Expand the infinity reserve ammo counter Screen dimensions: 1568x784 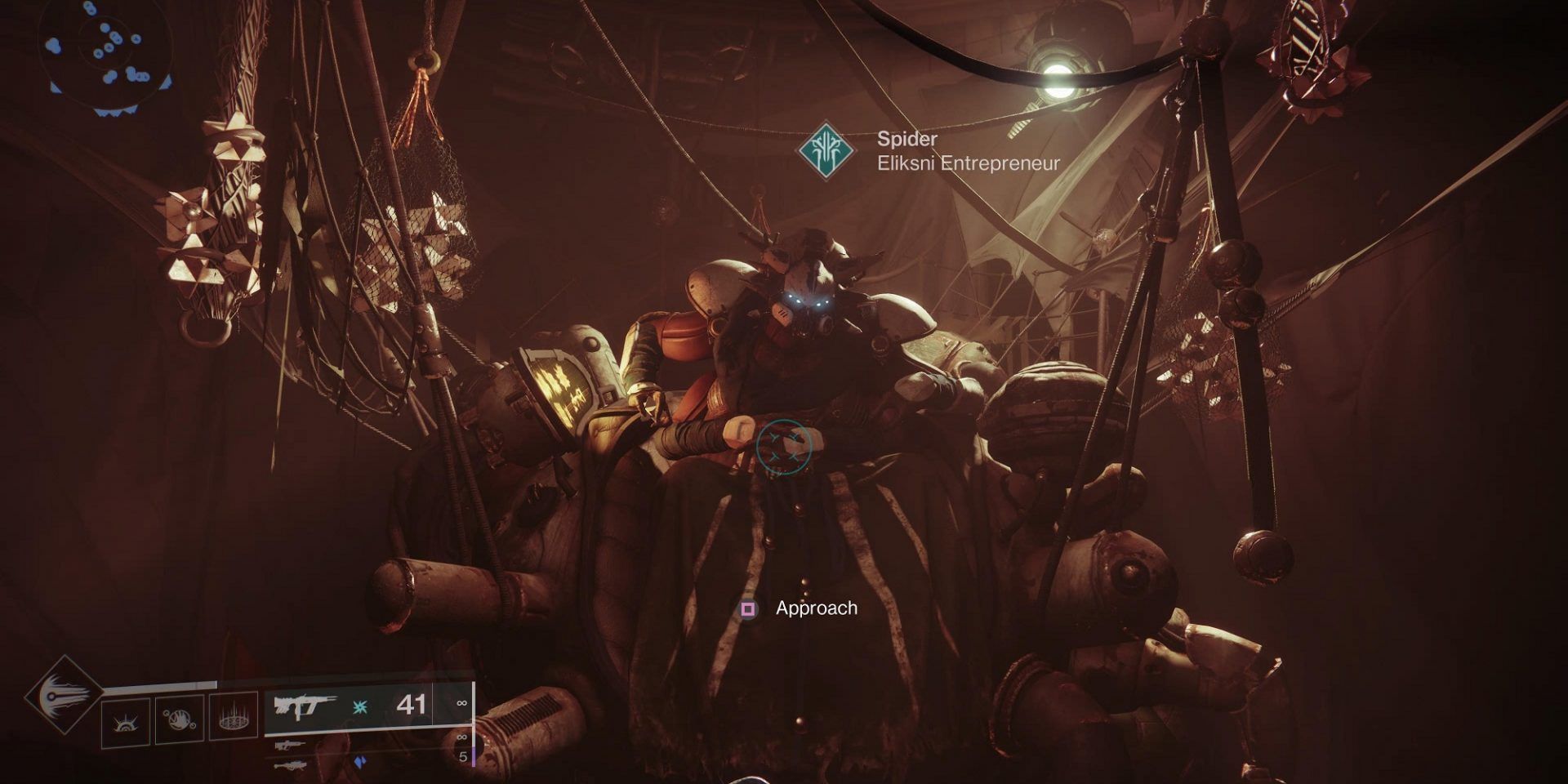click(x=462, y=702)
